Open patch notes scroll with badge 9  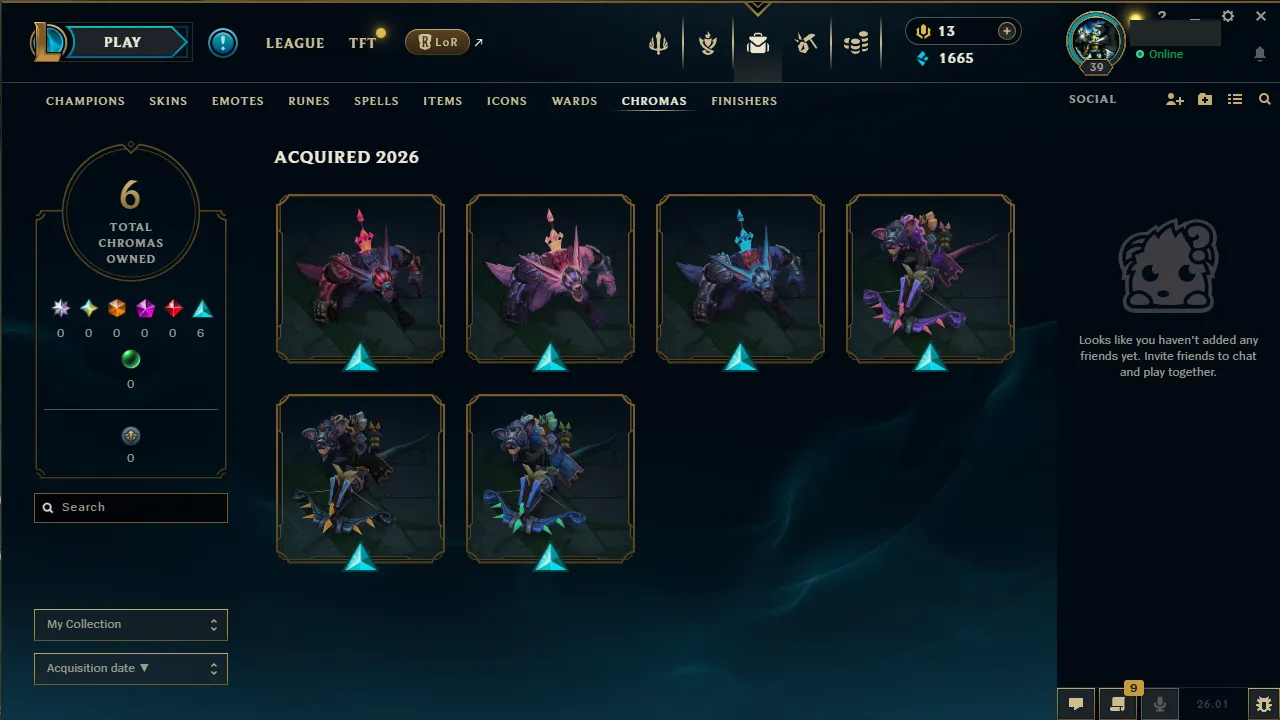(x=1117, y=704)
